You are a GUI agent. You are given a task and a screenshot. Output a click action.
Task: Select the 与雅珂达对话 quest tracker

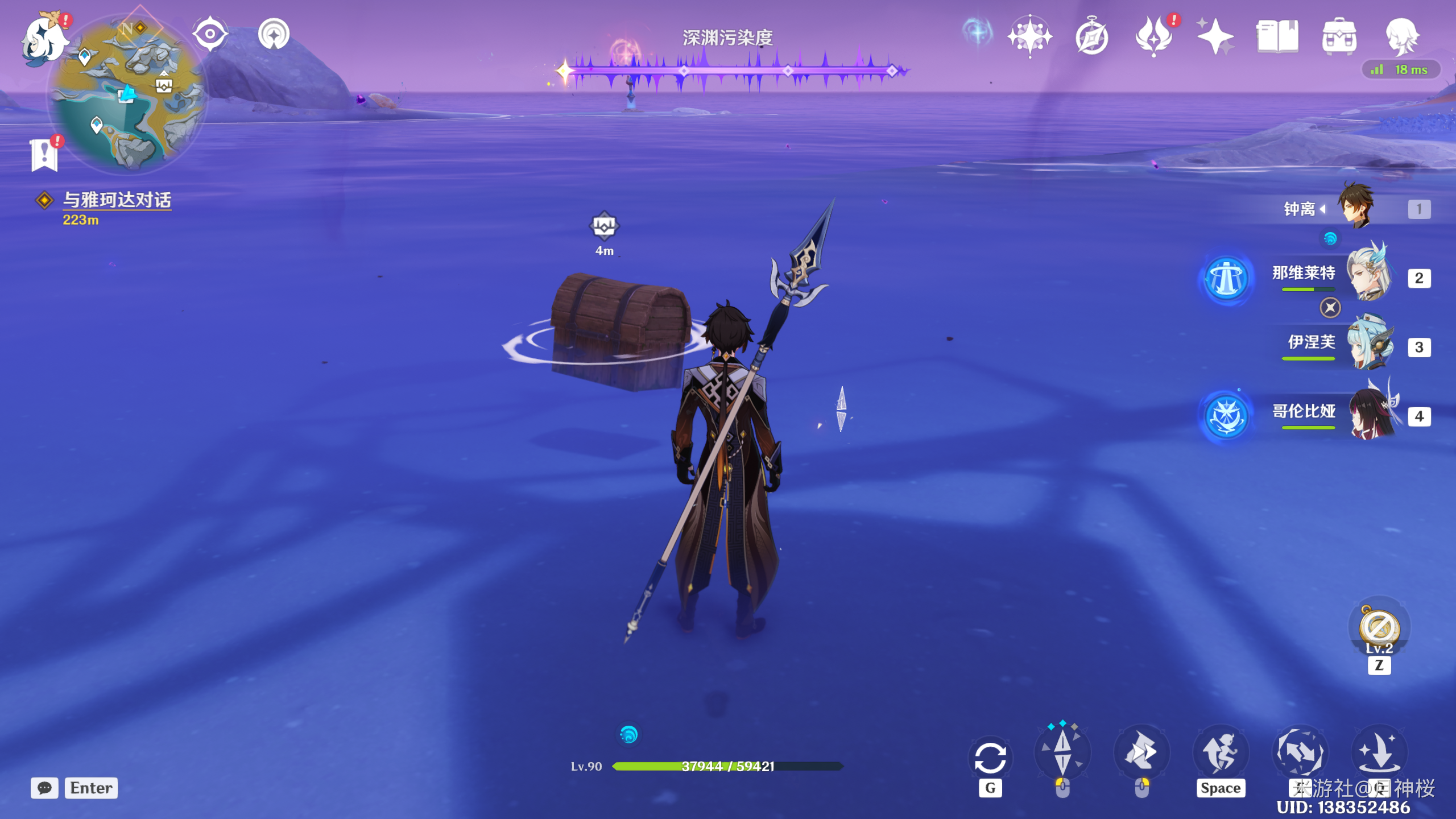pos(117,200)
